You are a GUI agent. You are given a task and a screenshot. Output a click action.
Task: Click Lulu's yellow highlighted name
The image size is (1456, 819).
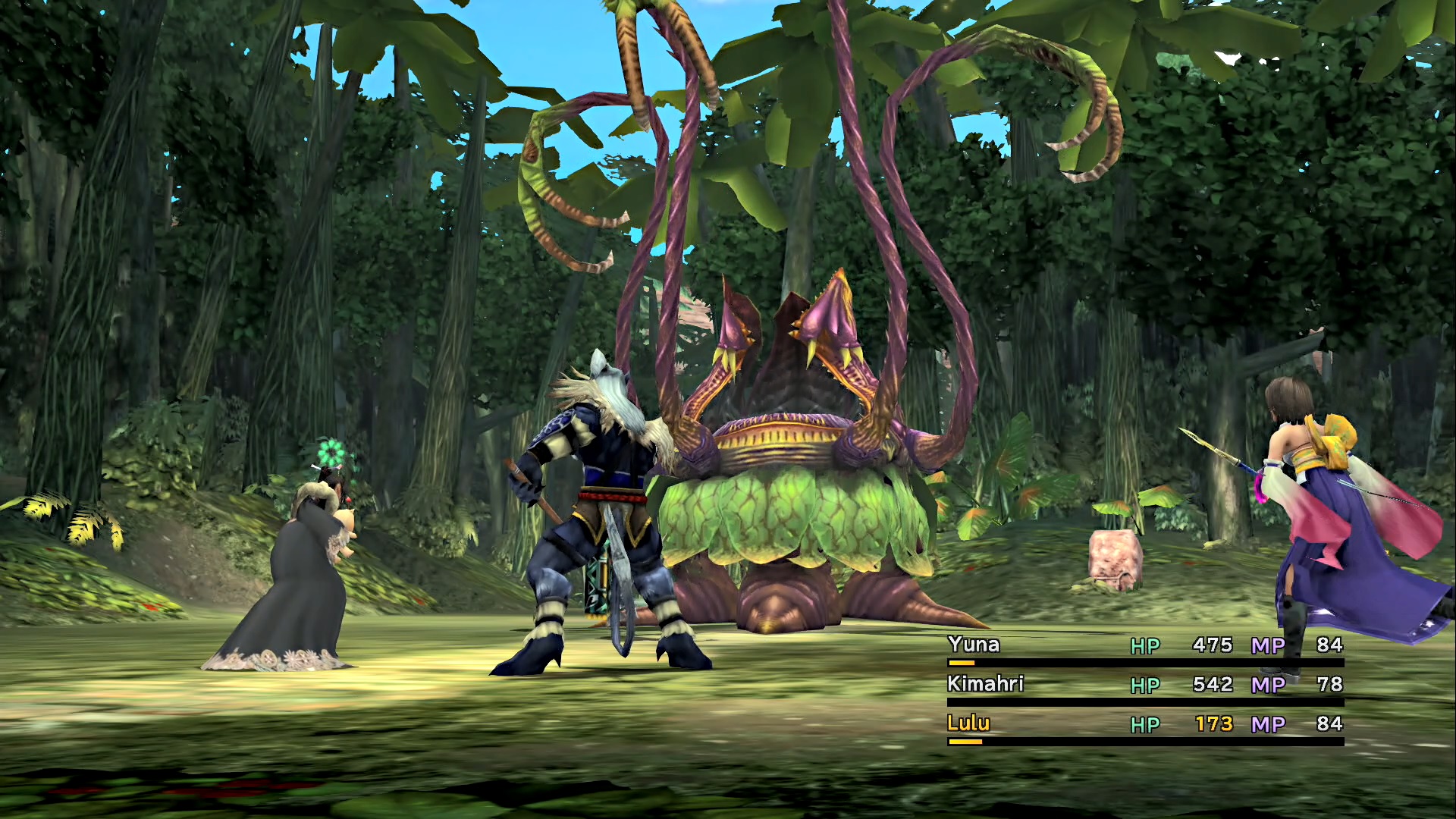pyautogui.click(x=967, y=724)
